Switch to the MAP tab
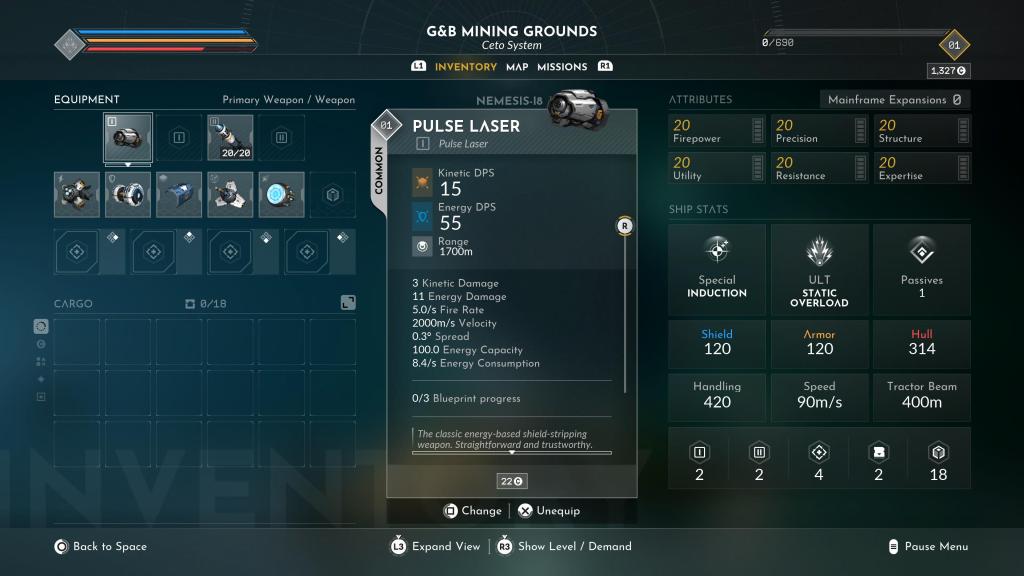This screenshot has height=576, width=1024. click(x=517, y=67)
